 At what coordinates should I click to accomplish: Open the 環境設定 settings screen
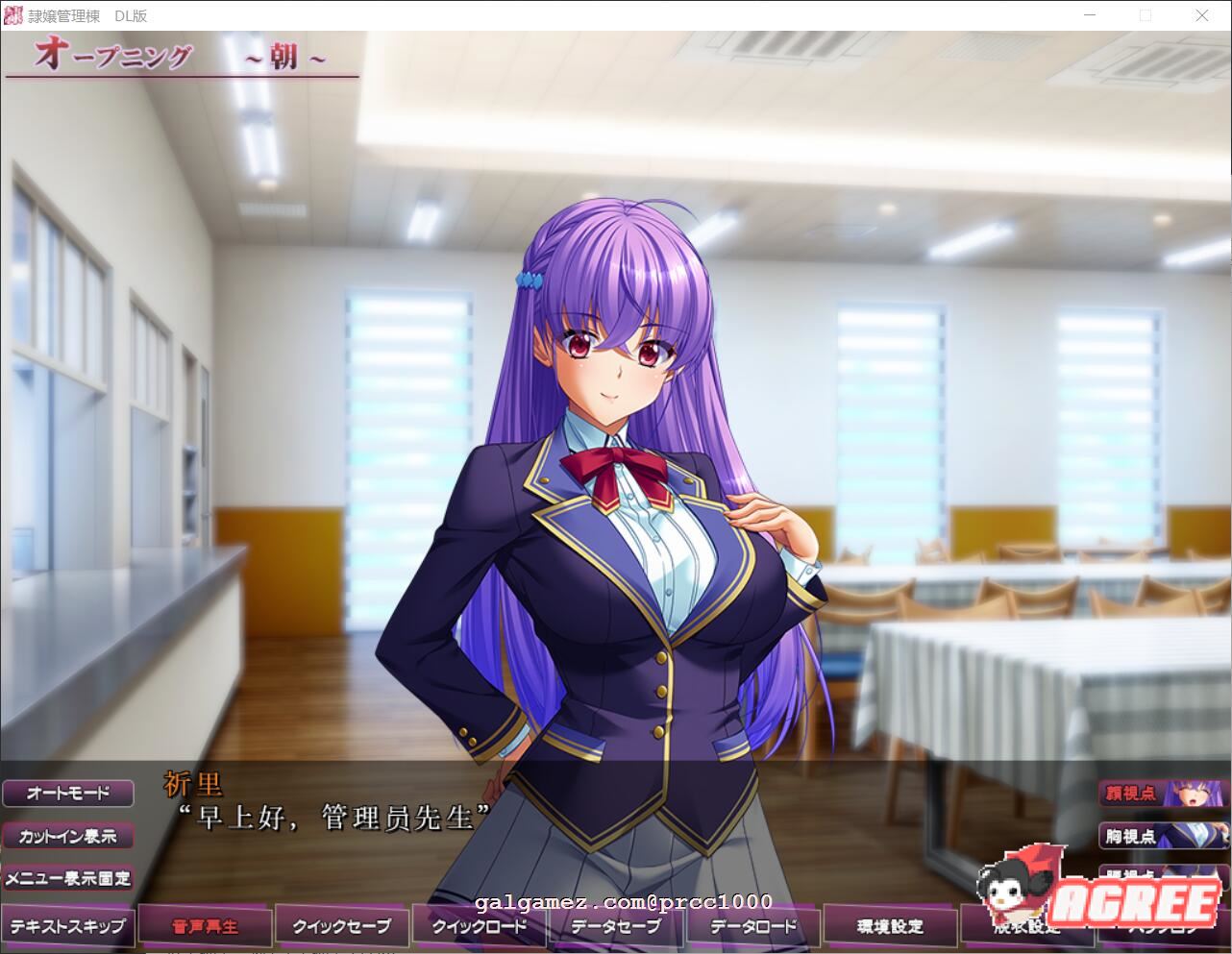(x=889, y=925)
